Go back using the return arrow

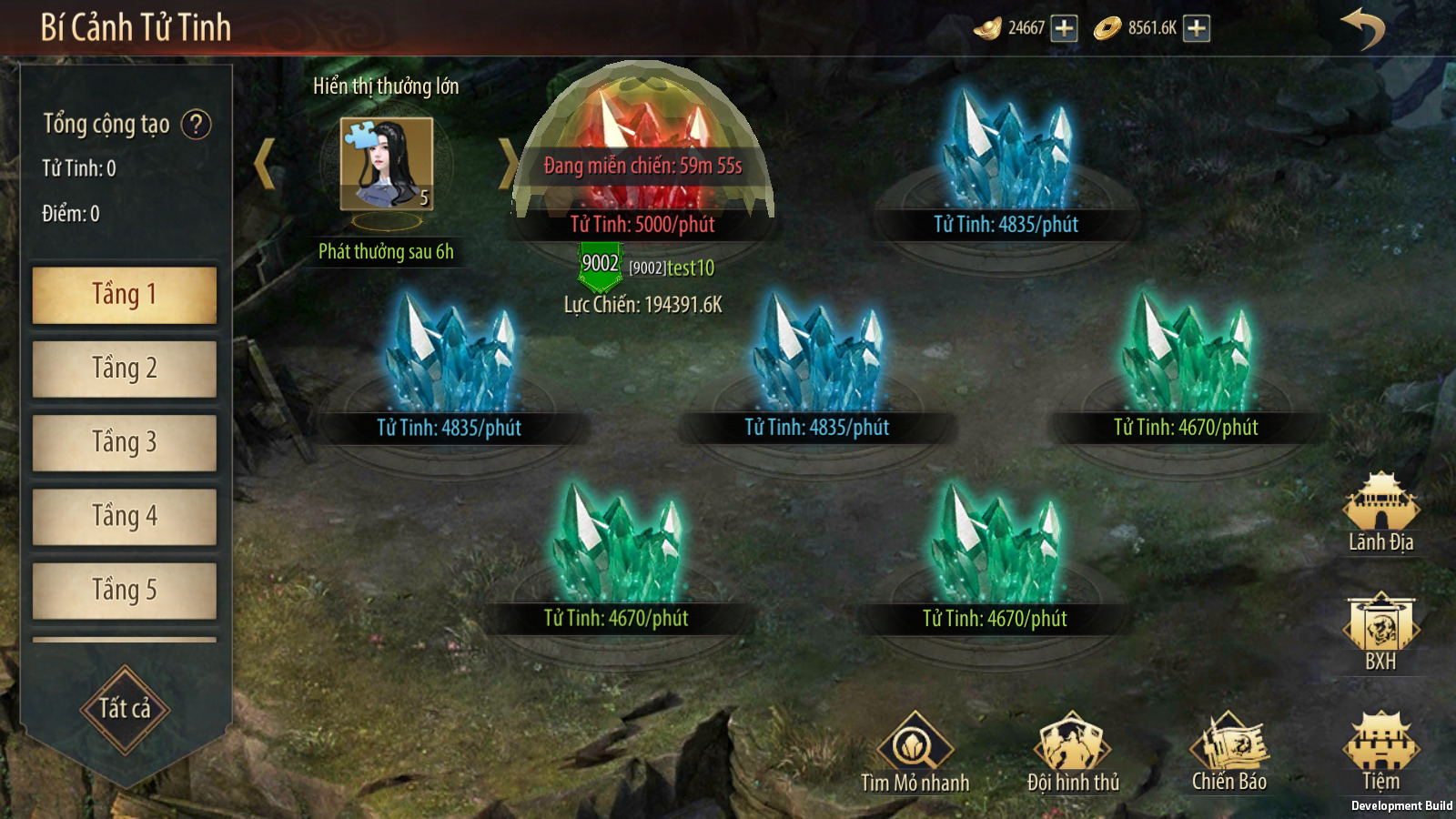coord(1362,28)
